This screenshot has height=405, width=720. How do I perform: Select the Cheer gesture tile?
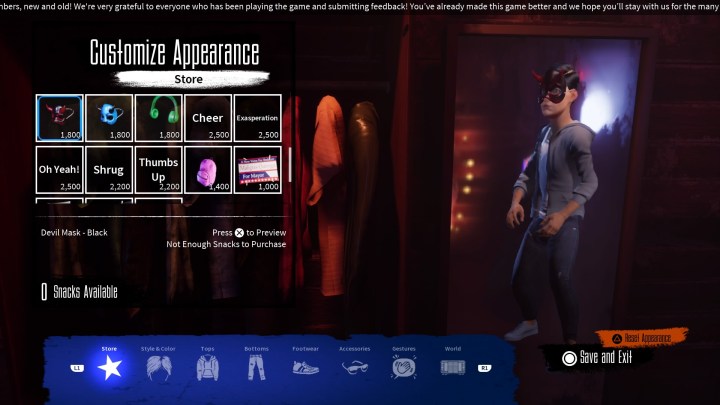pos(208,118)
